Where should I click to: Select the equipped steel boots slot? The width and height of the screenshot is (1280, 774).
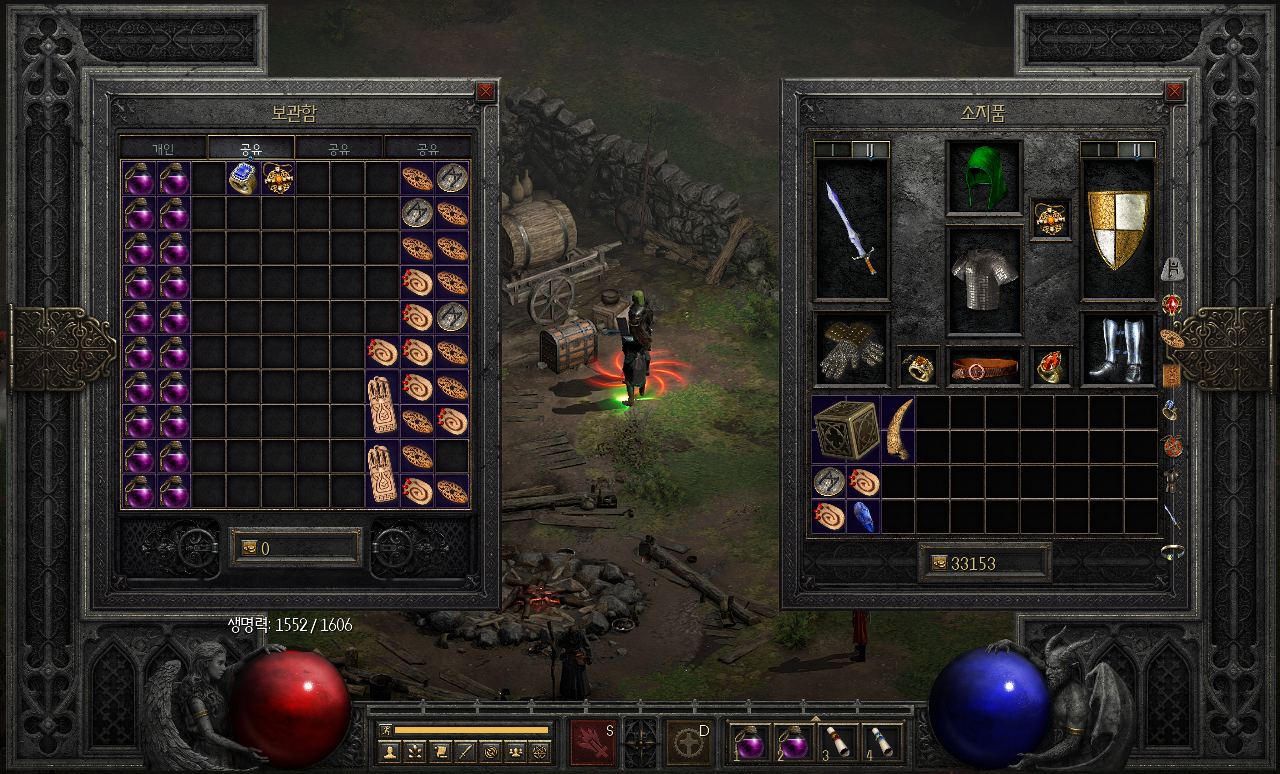(1118, 350)
